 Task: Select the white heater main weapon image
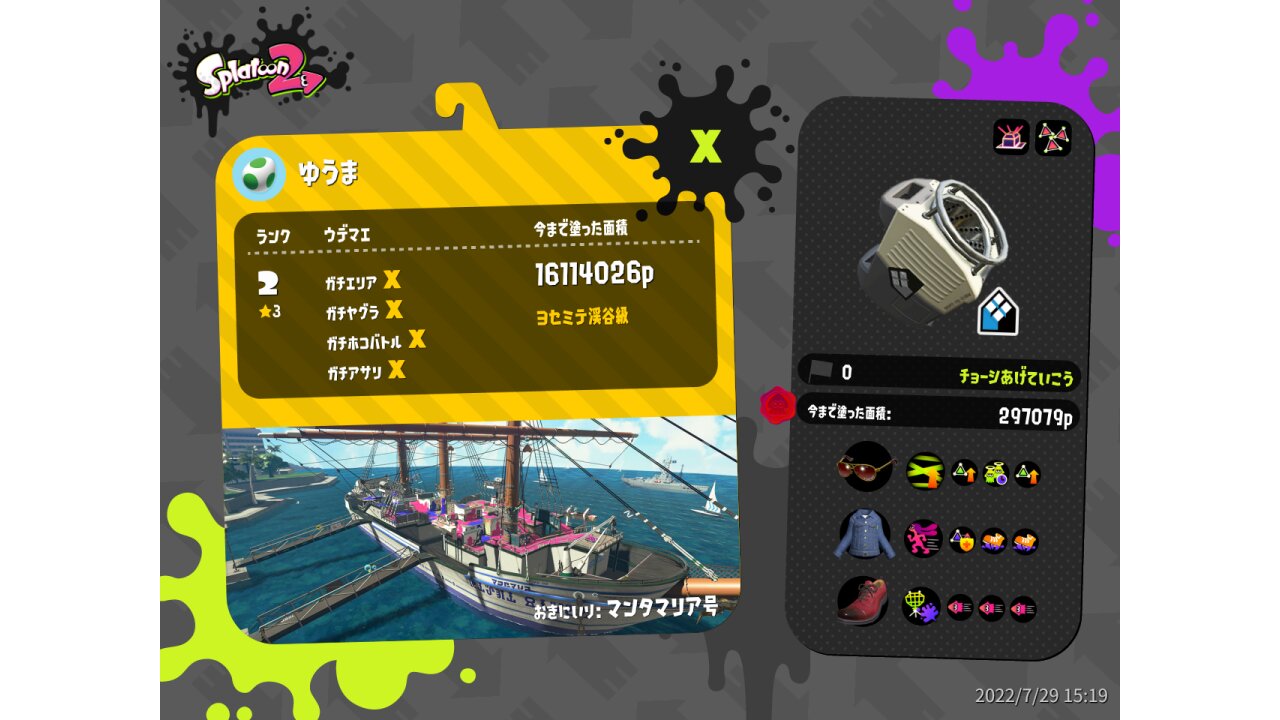[x=933, y=241]
